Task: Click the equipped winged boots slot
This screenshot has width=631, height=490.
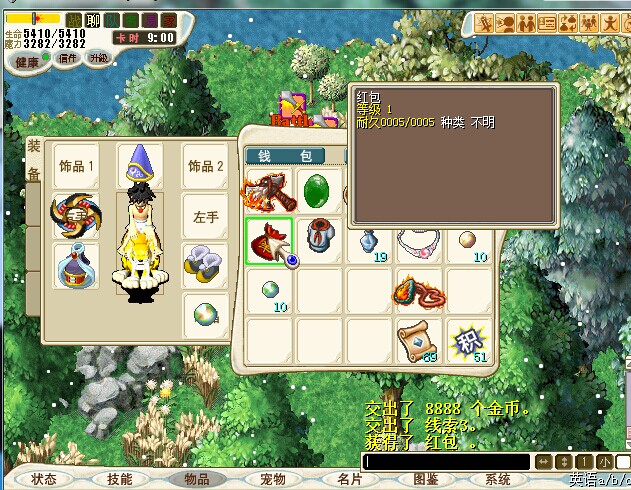Action: pos(206,266)
